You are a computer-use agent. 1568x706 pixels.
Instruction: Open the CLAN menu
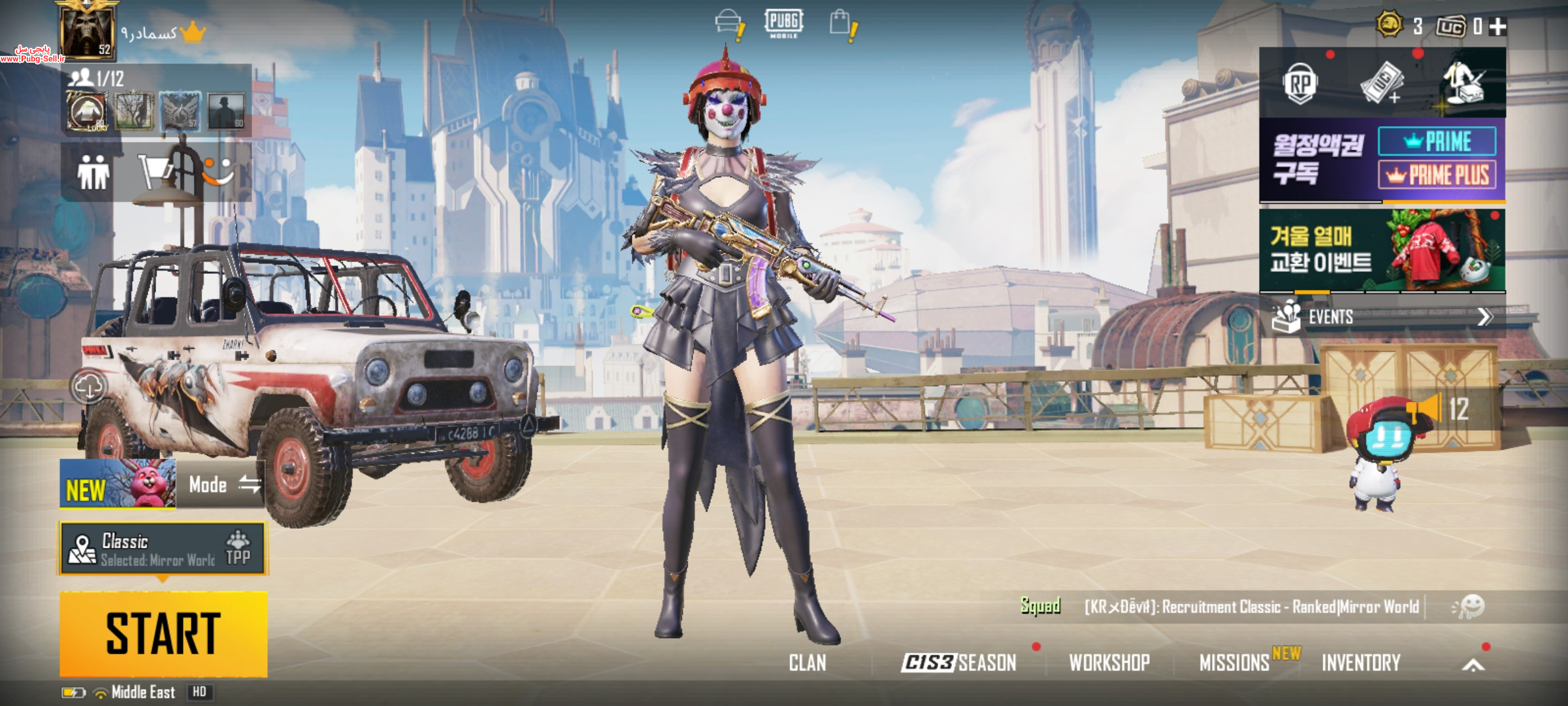tap(808, 663)
